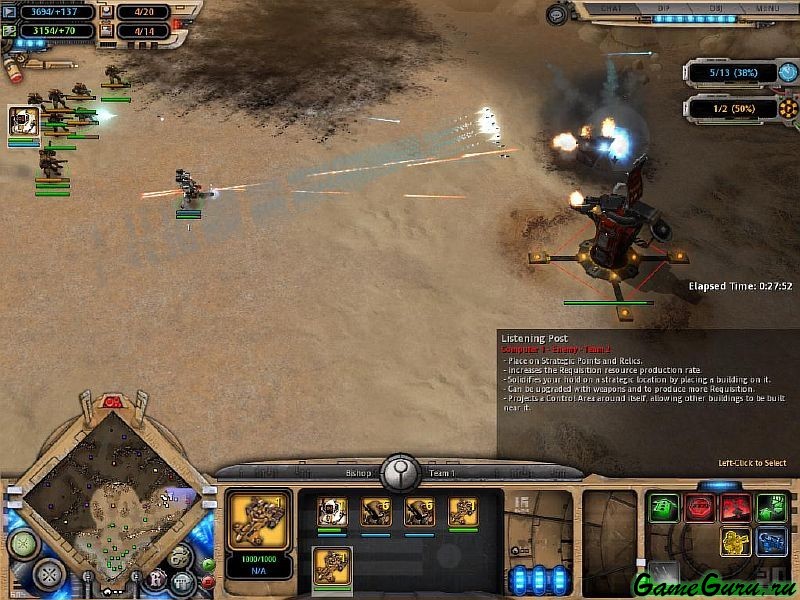This screenshot has width=800, height=600.
Task: Activate the blue command icon
Action: click(771, 543)
